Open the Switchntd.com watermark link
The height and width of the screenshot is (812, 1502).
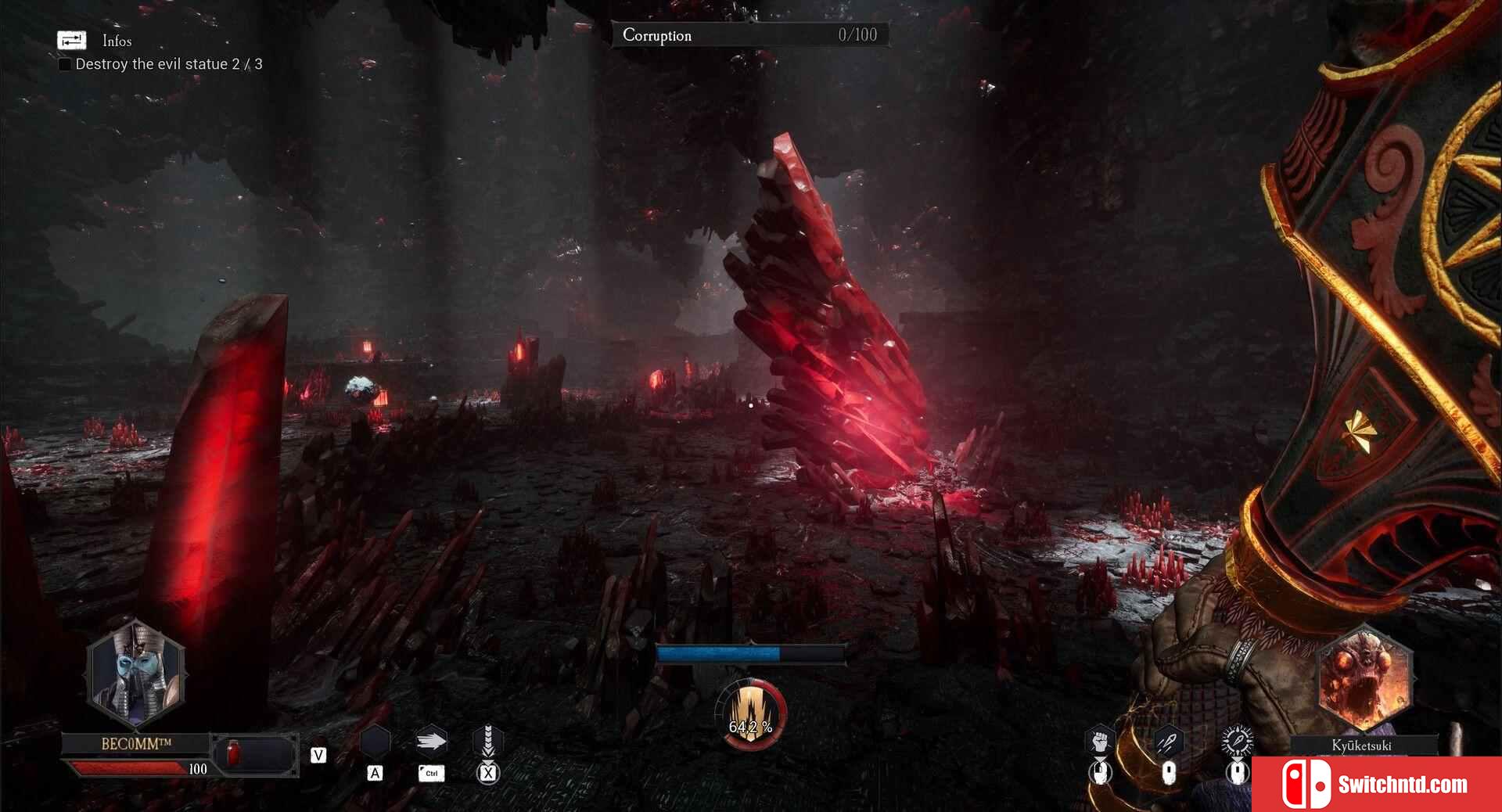[1377, 784]
